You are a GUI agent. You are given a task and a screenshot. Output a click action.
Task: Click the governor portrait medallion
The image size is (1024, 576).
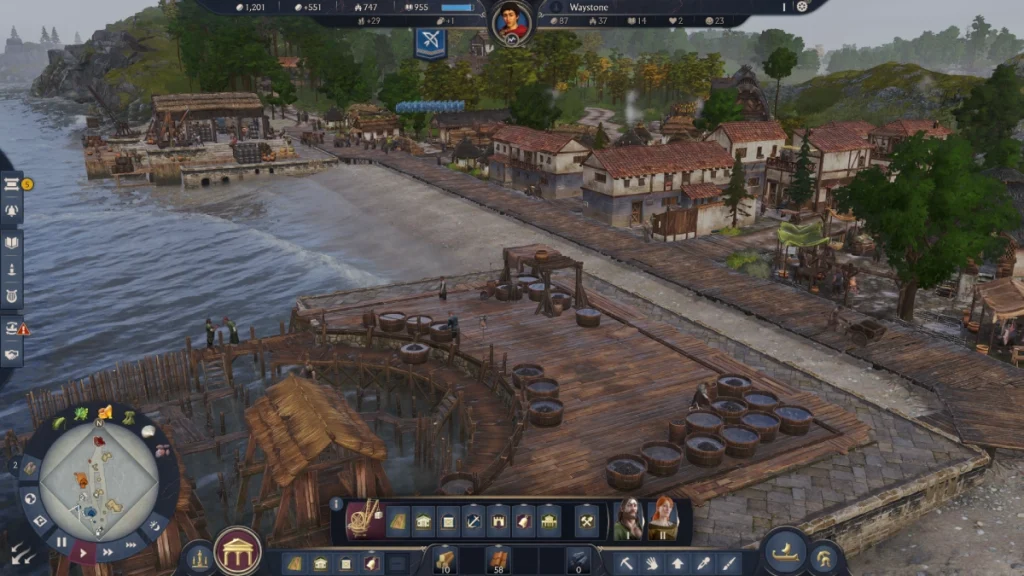(x=511, y=22)
